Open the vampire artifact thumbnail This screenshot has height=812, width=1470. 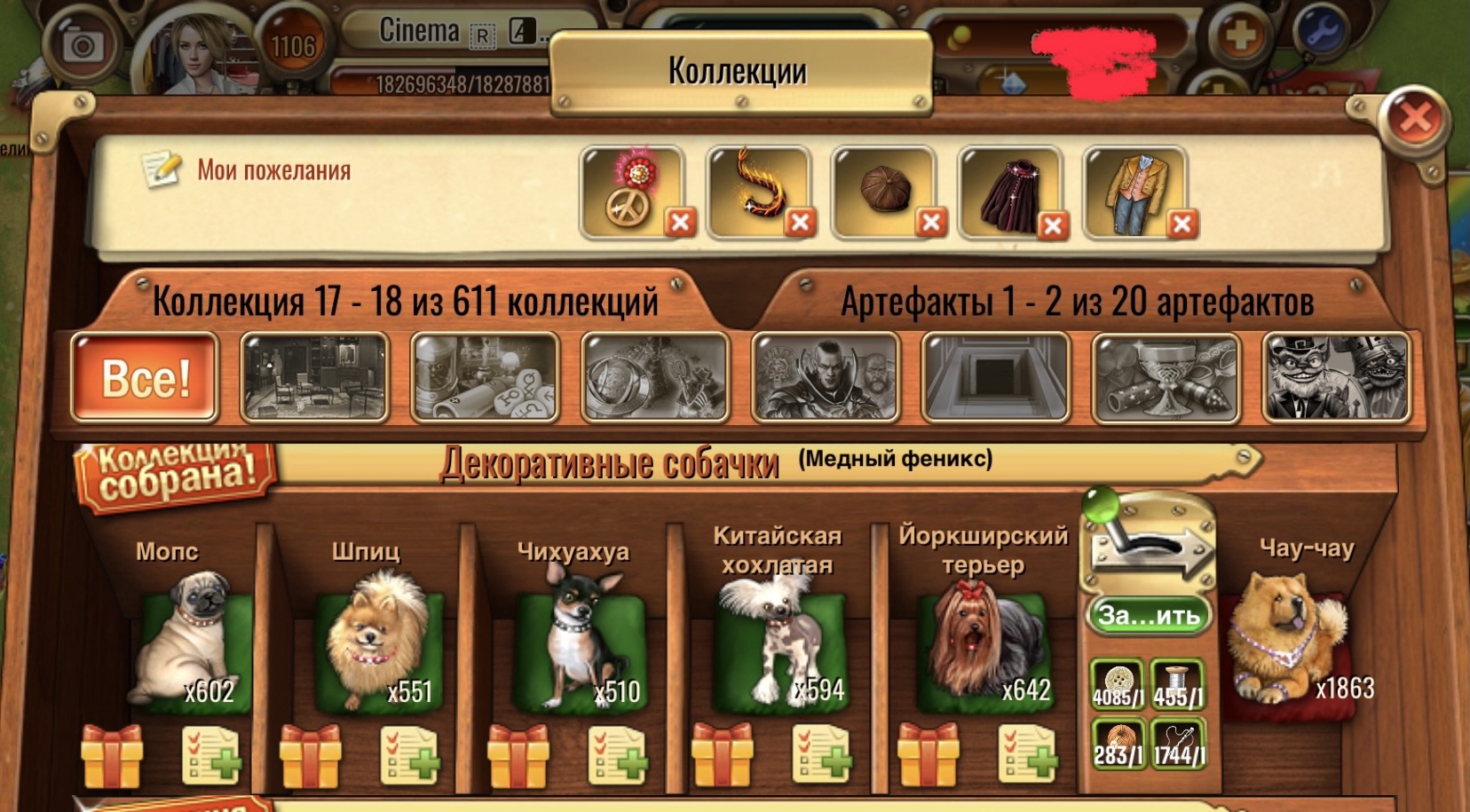pyautogui.click(x=826, y=376)
